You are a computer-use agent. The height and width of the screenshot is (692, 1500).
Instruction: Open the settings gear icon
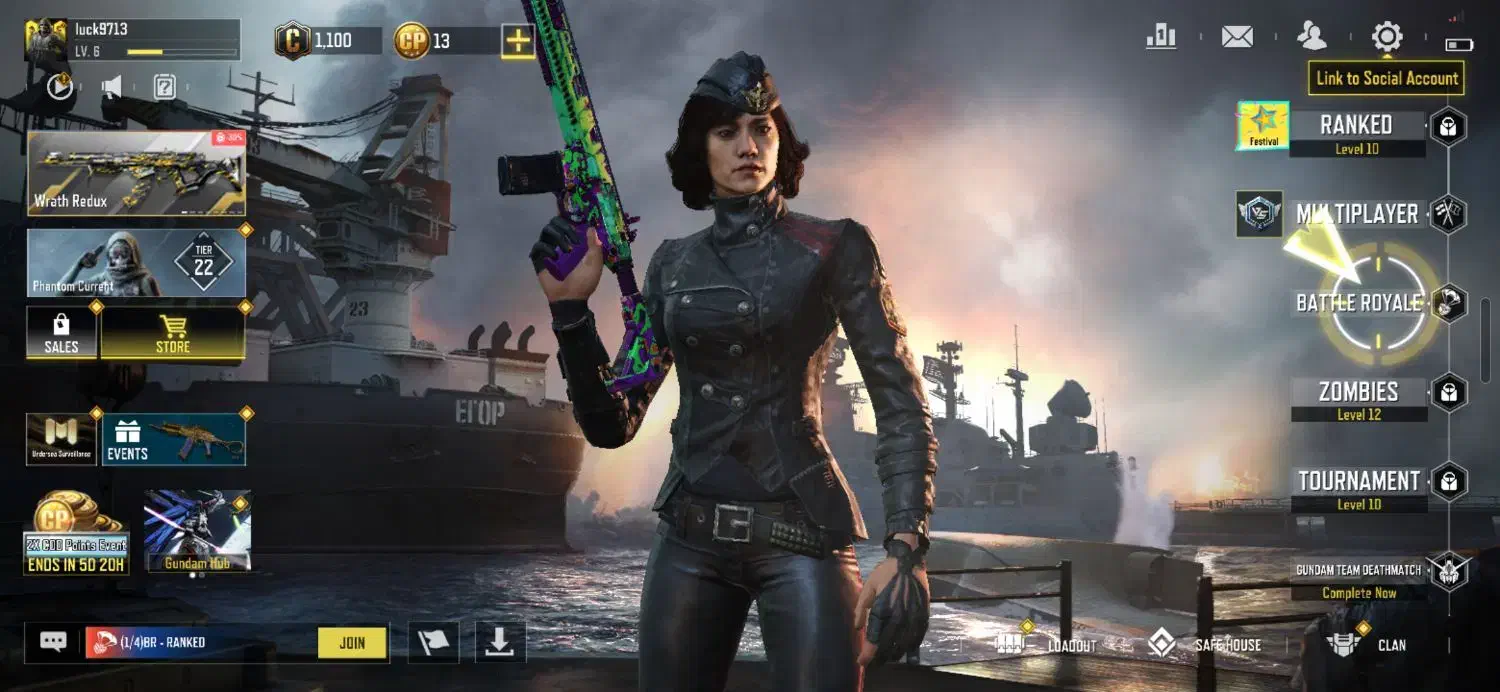pyautogui.click(x=1387, y=38)
